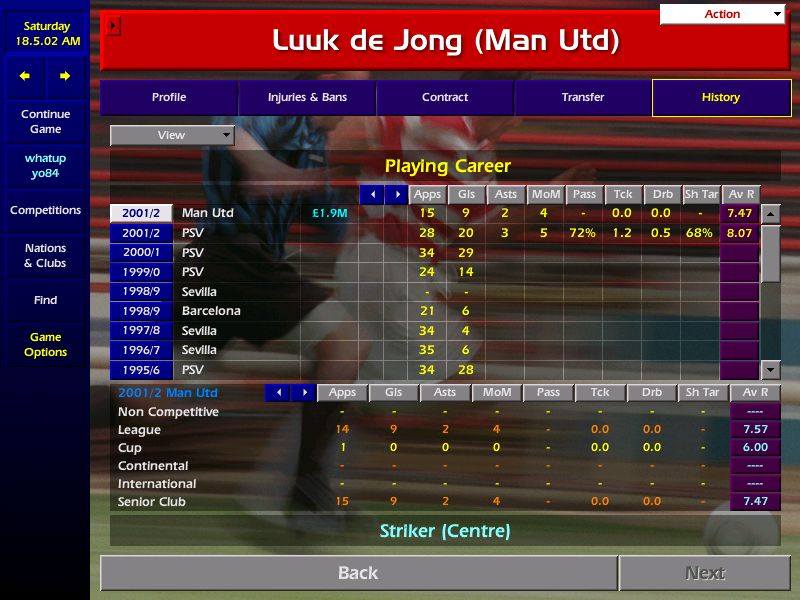This screenshot has height=600, width=800.
Task: Open Game Options
Action: [x=45, y=345]
